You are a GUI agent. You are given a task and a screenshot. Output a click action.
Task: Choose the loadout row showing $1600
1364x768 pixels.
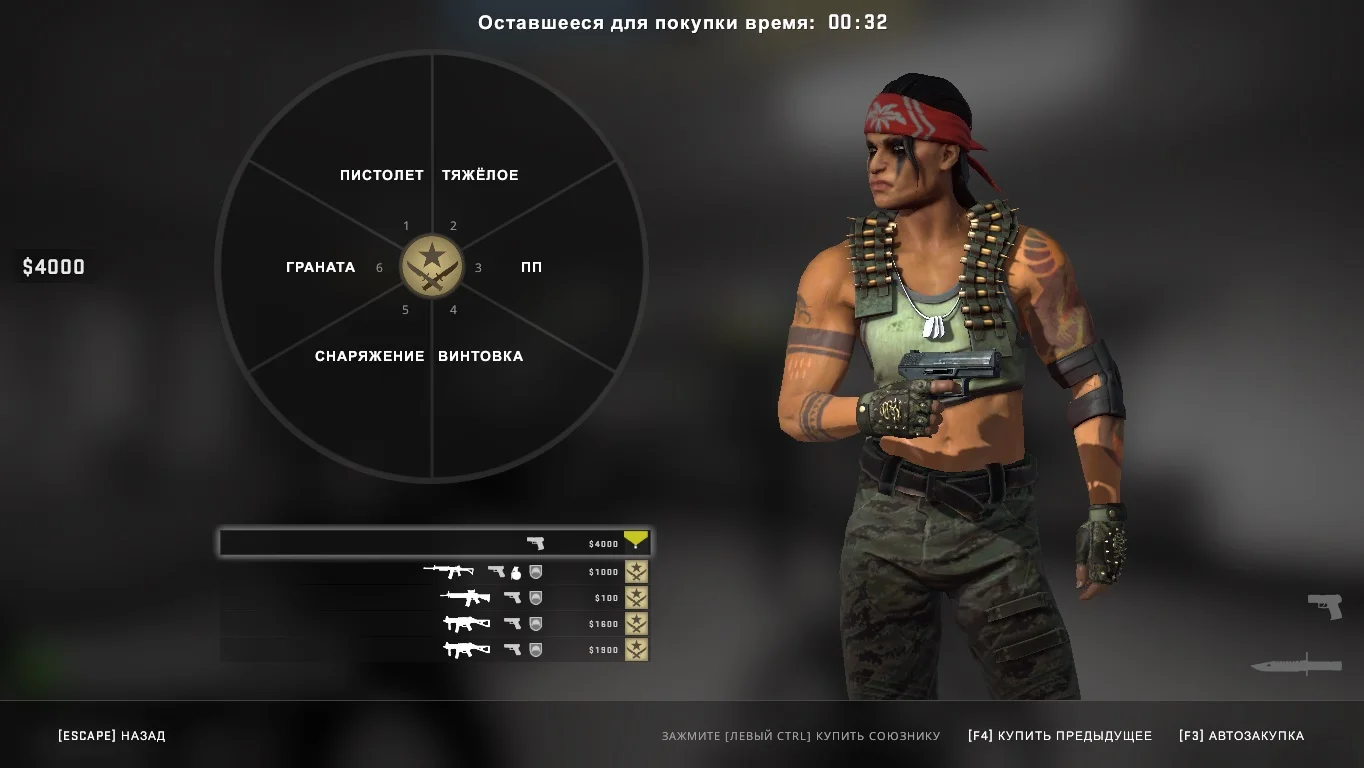click(x=435, y=624)
